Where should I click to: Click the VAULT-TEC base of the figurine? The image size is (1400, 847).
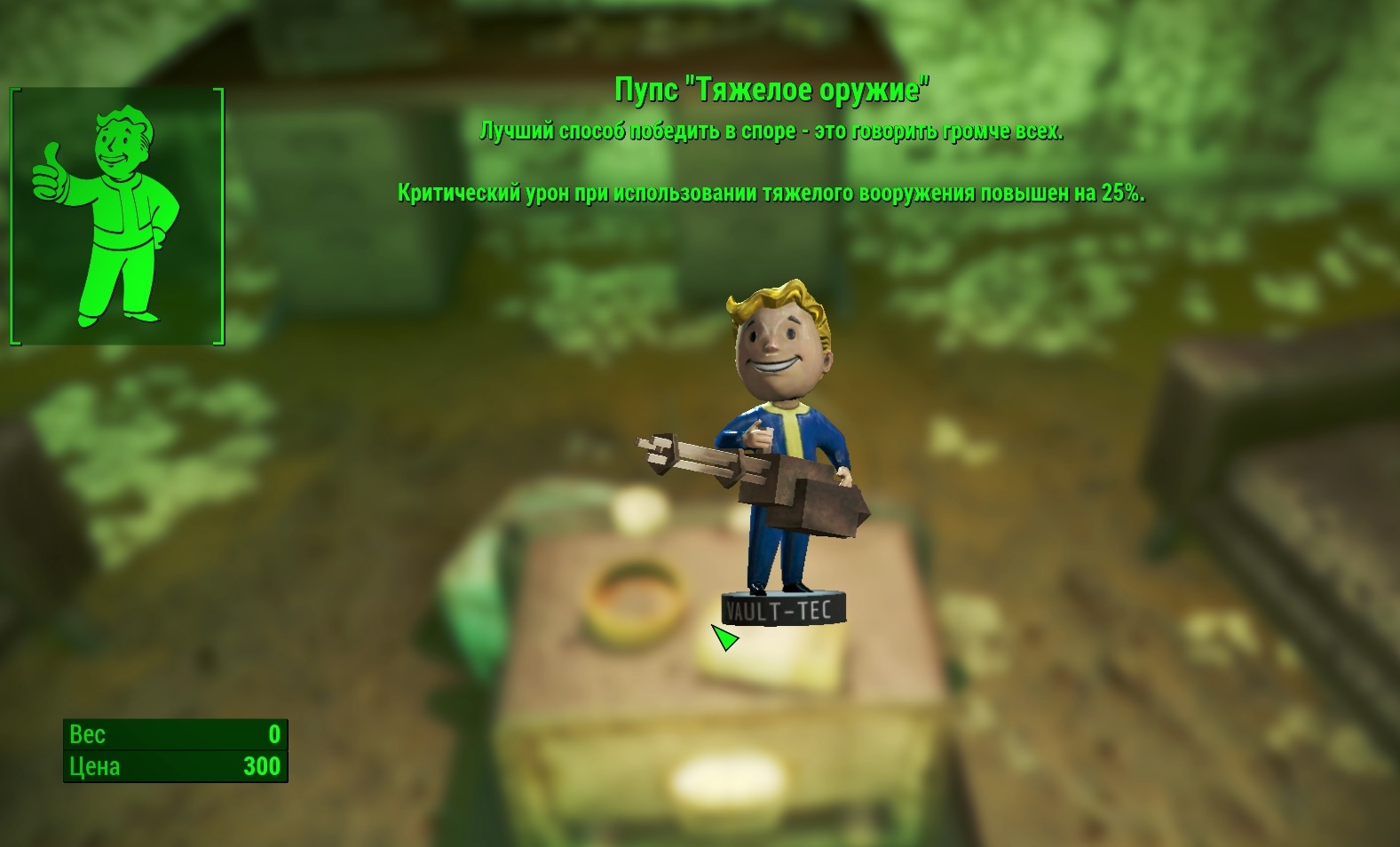coord(781,610)
